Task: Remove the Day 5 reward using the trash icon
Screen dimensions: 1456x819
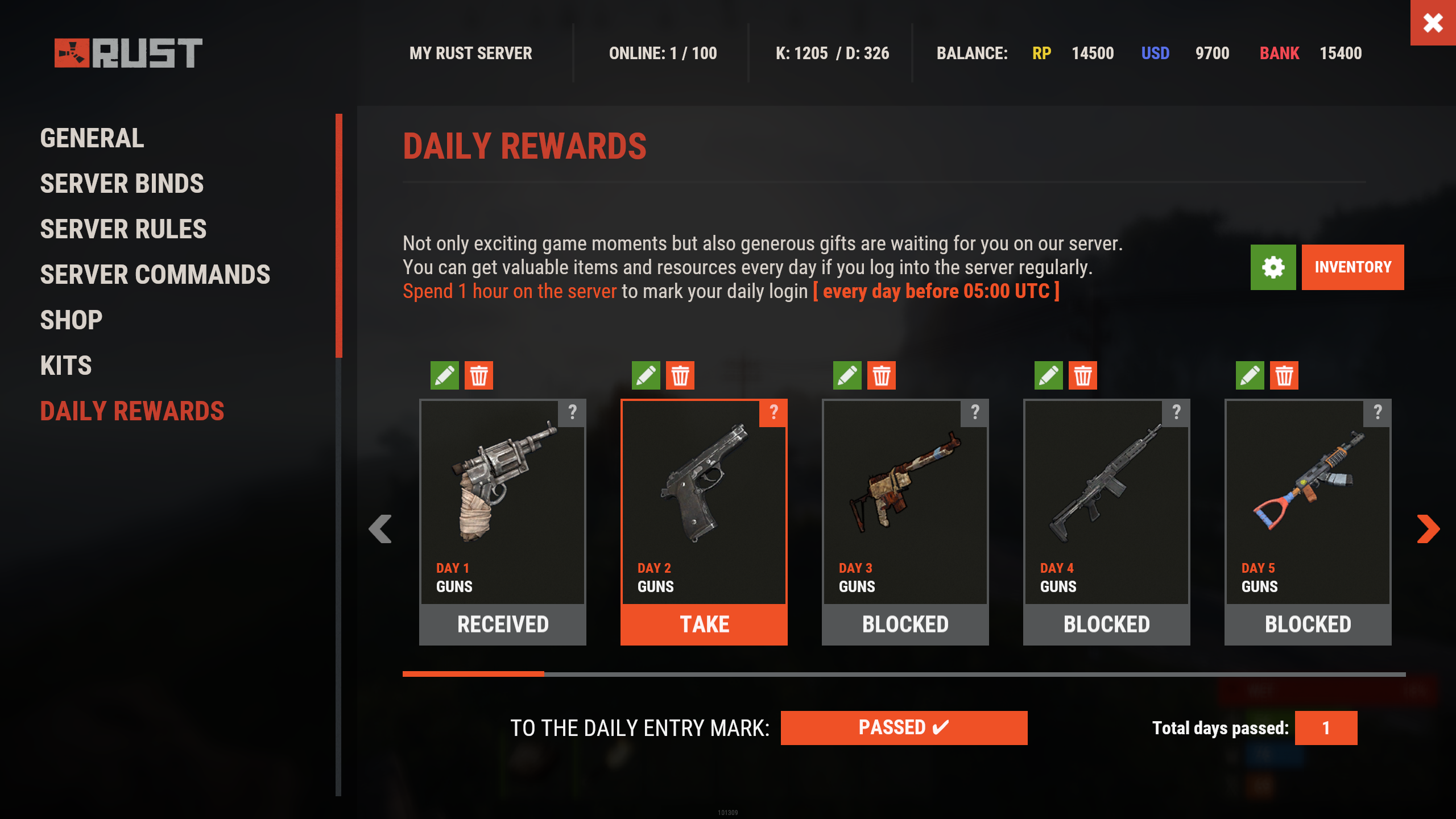Action: point(1285,375)
